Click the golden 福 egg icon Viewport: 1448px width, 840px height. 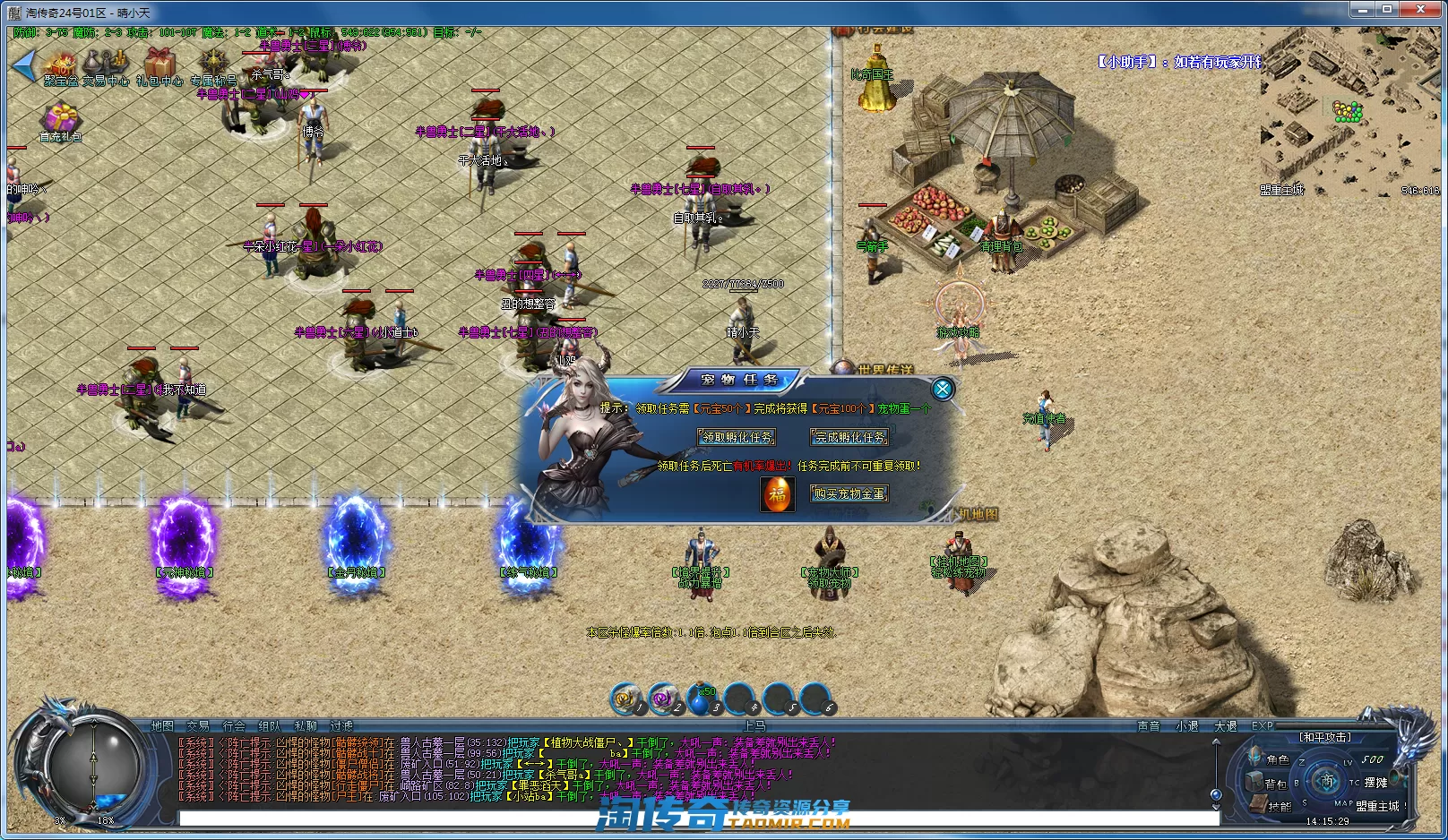pos(777,494)
